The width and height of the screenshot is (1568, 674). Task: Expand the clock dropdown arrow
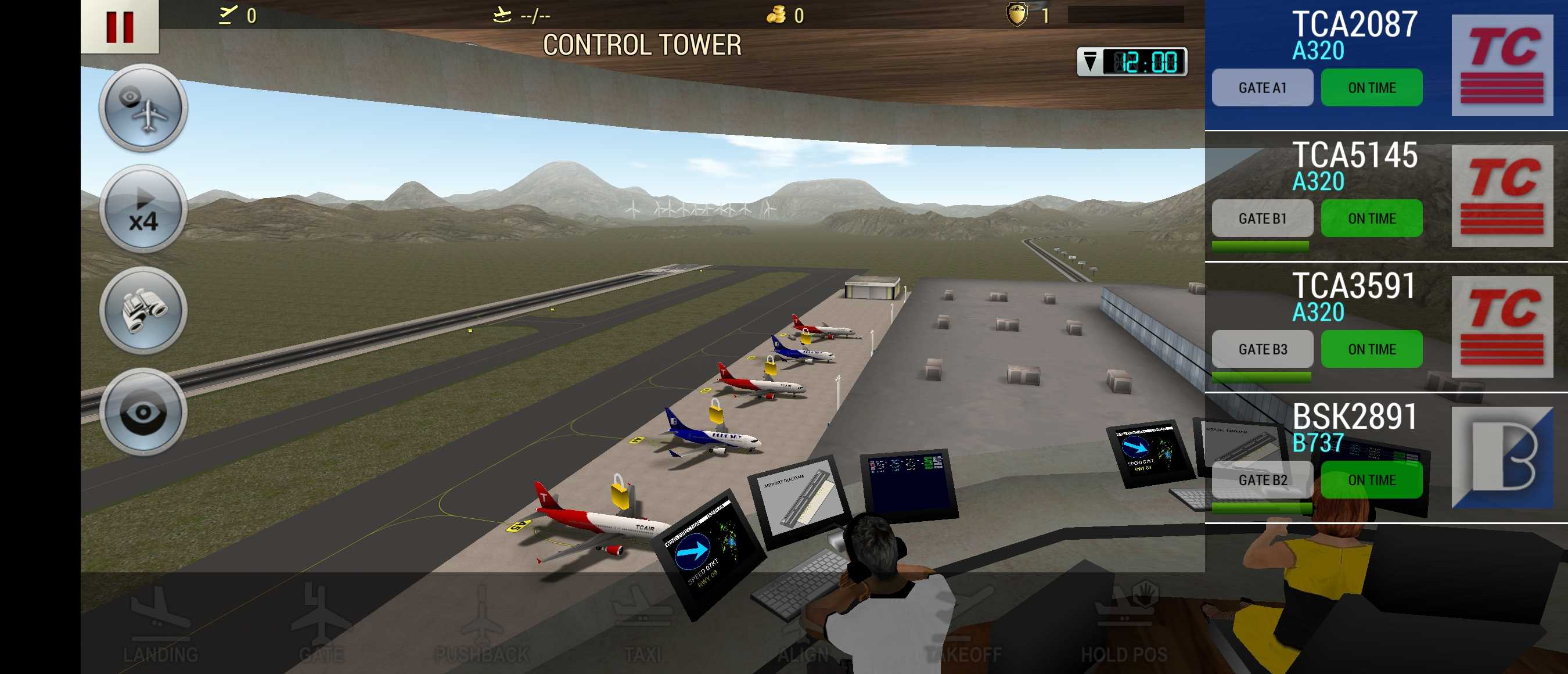tap(1090, 62)
